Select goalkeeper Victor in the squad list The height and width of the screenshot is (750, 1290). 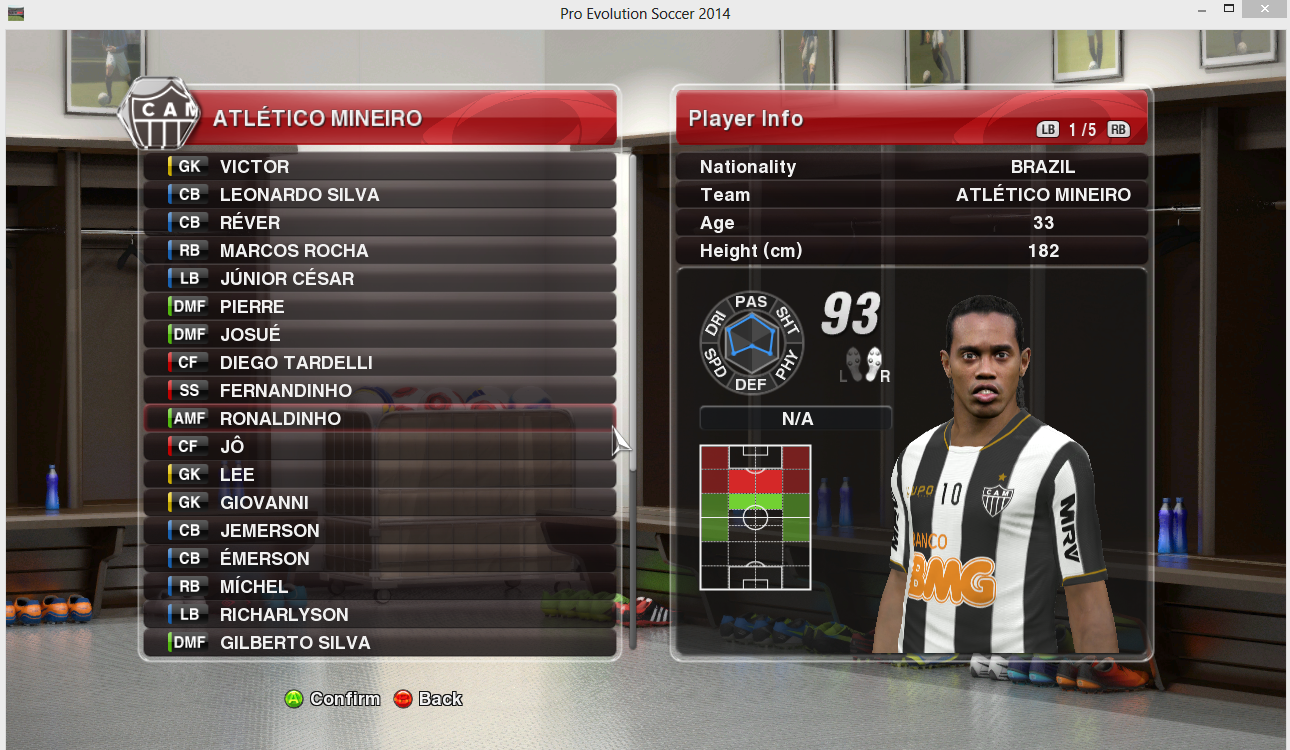(x=380, y=167)
